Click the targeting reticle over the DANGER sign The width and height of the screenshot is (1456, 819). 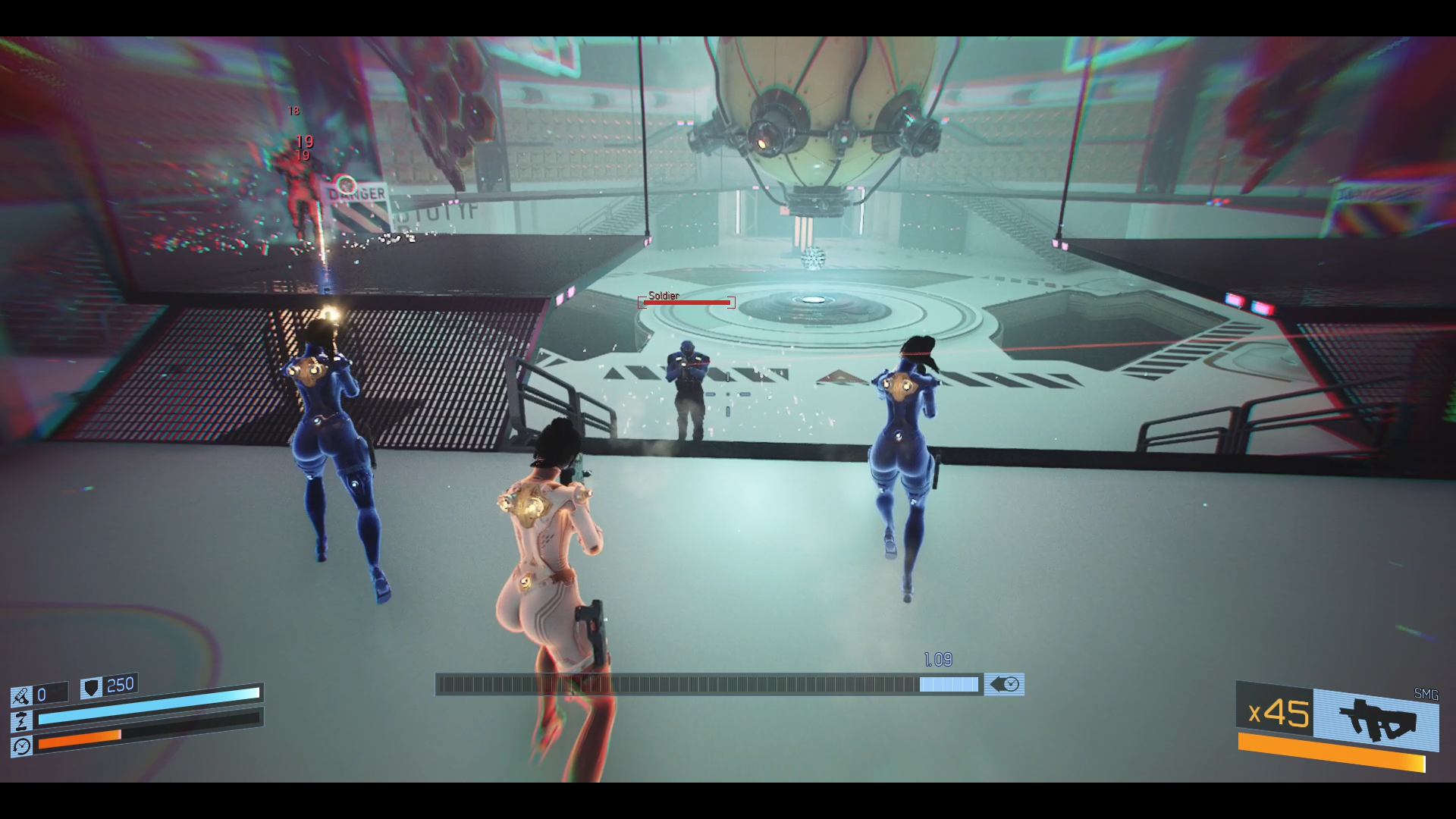click(347, 184)
